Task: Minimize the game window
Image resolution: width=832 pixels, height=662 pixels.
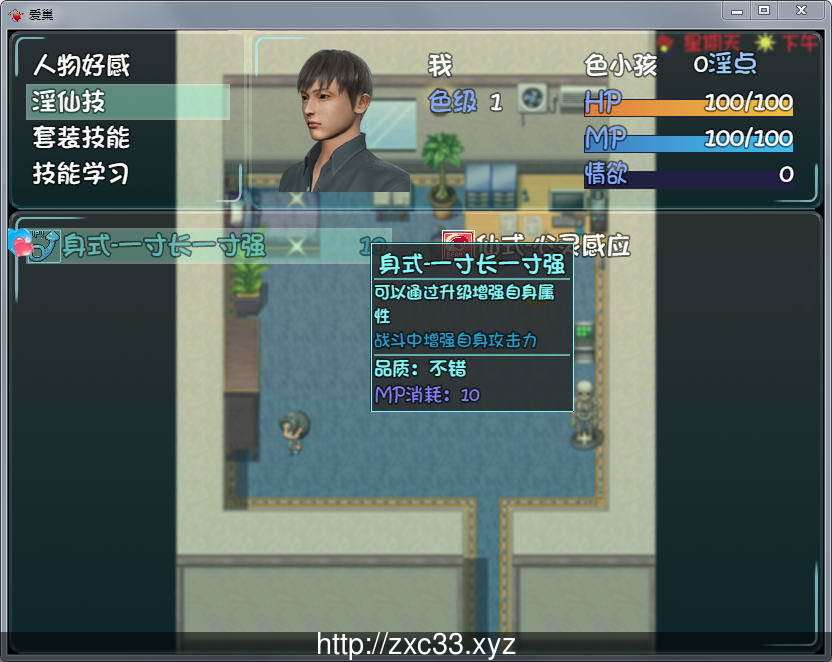Action: [x=737, y=9]
